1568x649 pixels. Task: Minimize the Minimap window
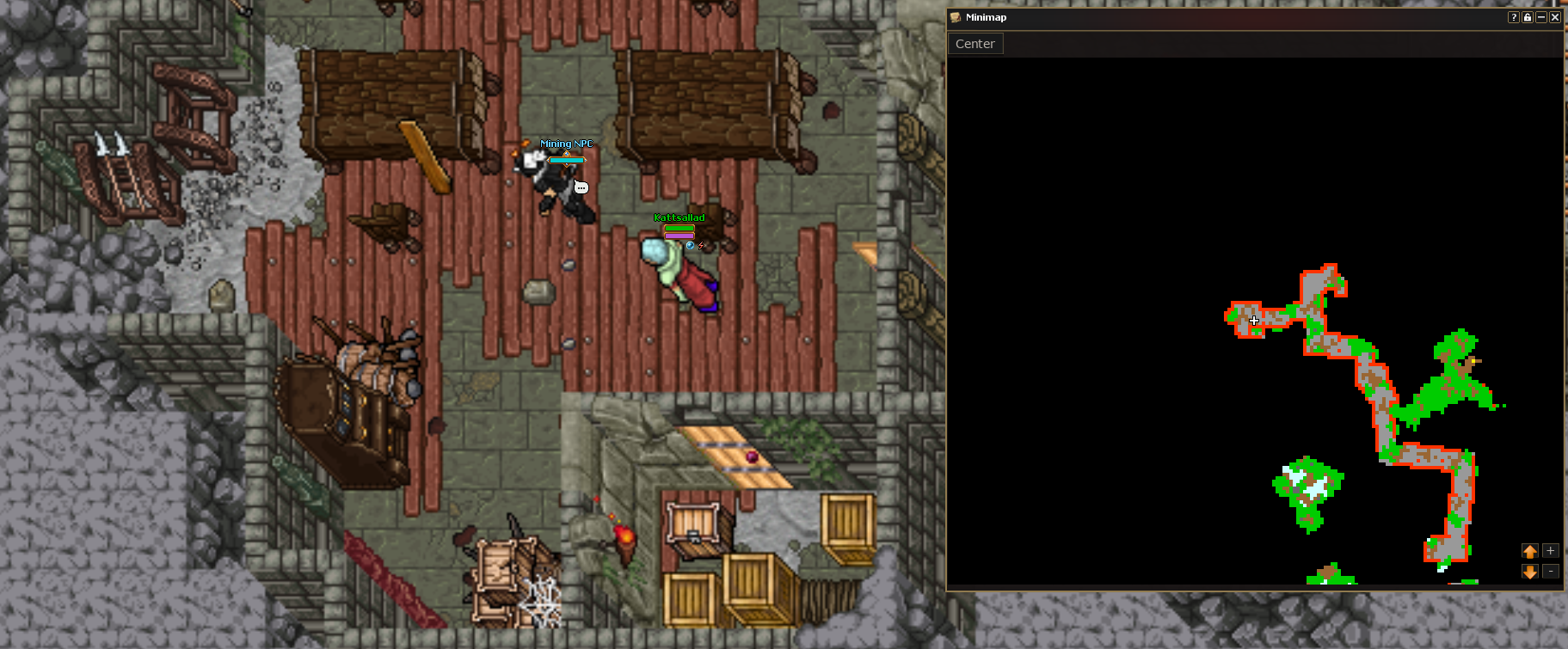pos(1541,17)
